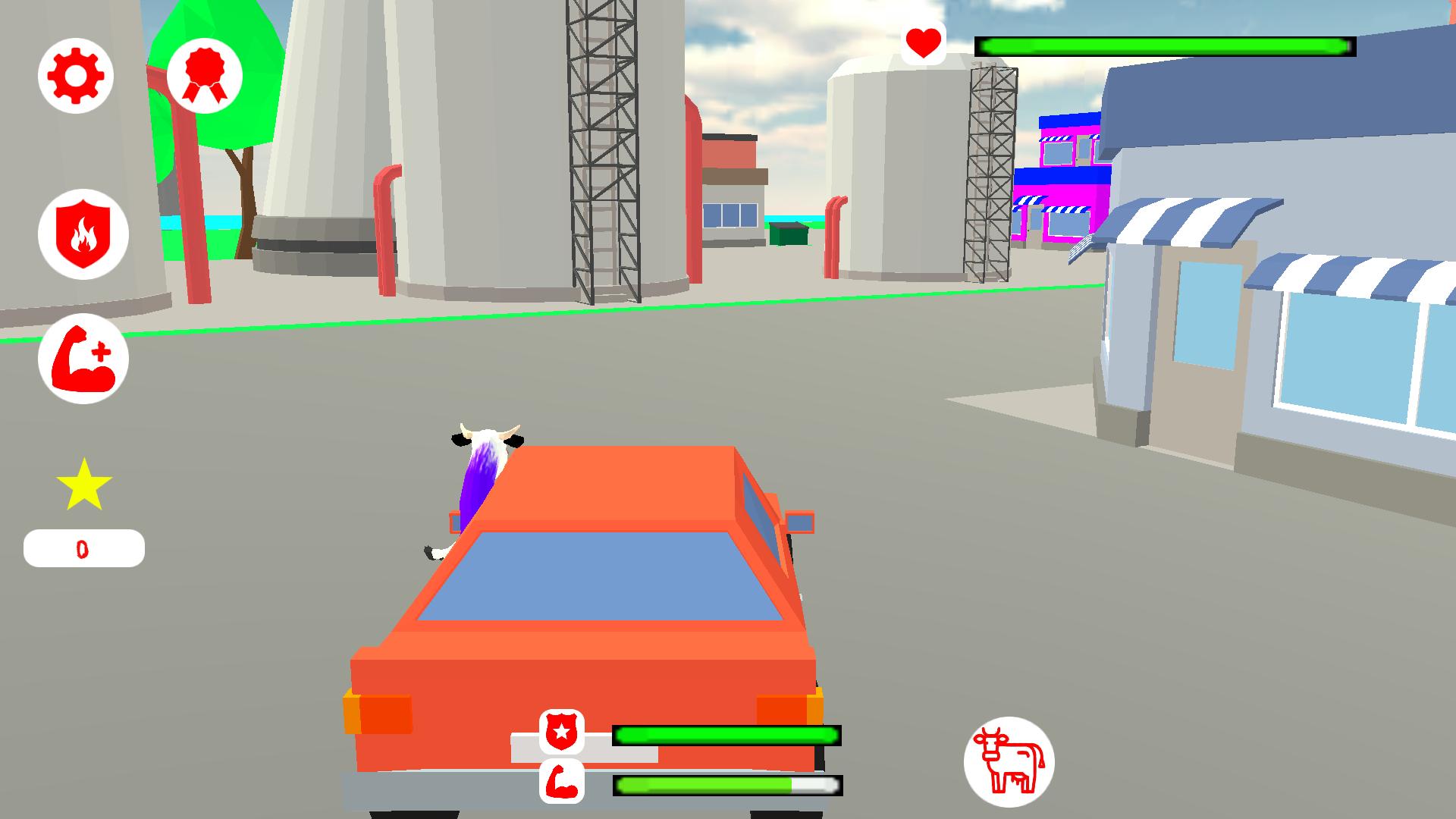Click the car's green durability bar
The image size is (1456, 819).
(726, 734)
